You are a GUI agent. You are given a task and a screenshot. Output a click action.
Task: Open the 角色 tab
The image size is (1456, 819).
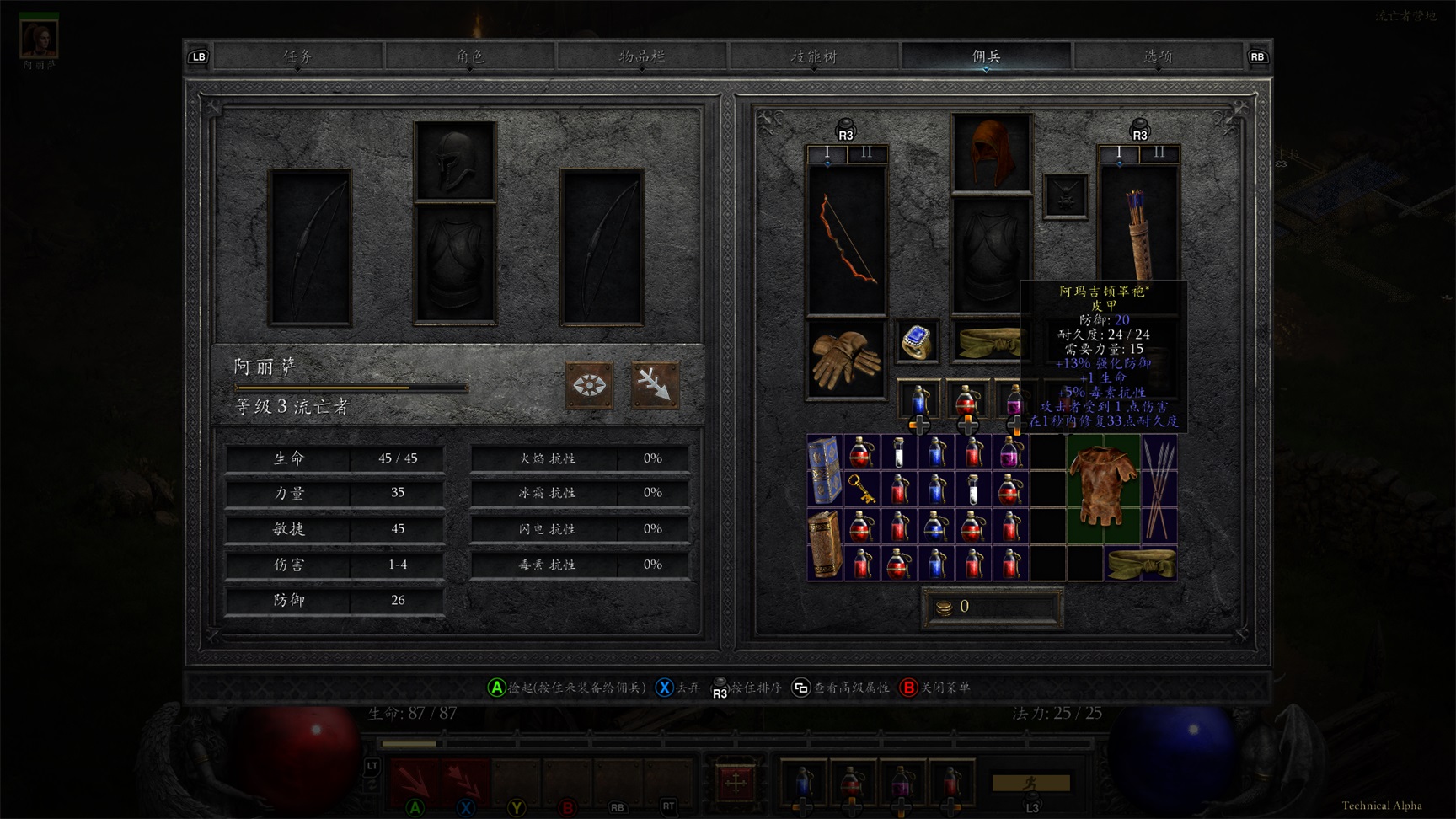click(x=470, y=56)
